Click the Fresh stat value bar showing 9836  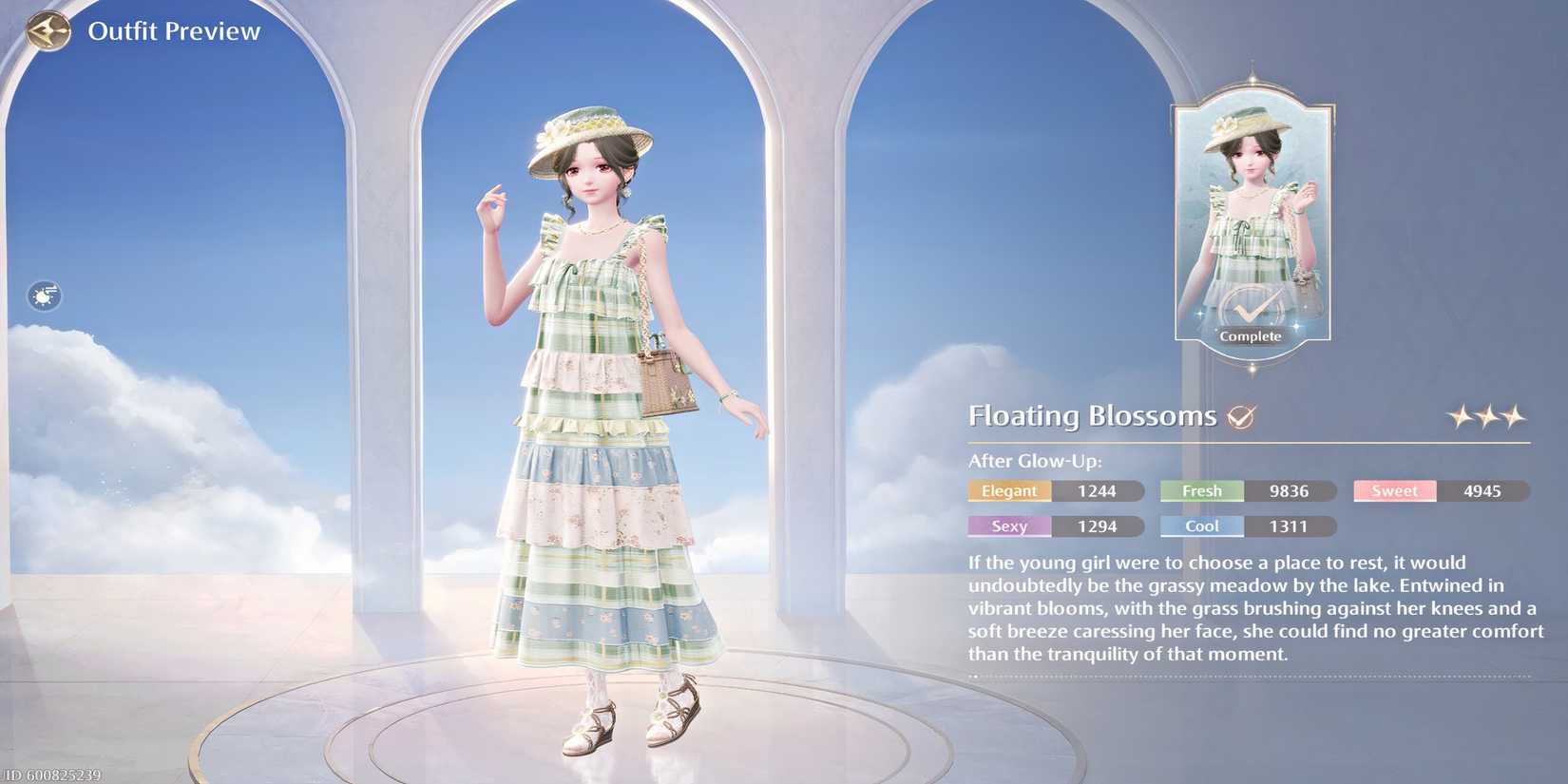pyautogui.click(x=1288, y=491)
